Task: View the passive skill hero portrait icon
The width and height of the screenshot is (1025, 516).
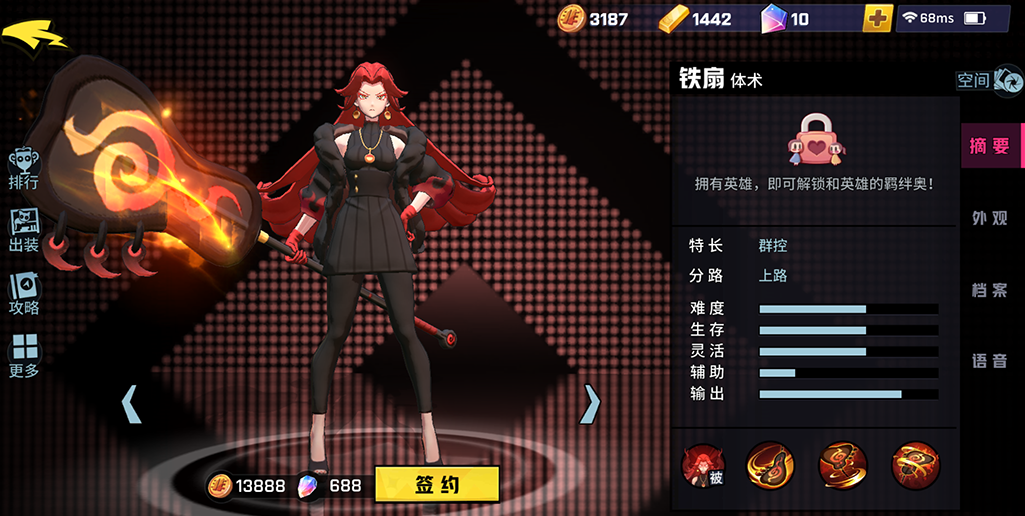Action: [702, 466]
